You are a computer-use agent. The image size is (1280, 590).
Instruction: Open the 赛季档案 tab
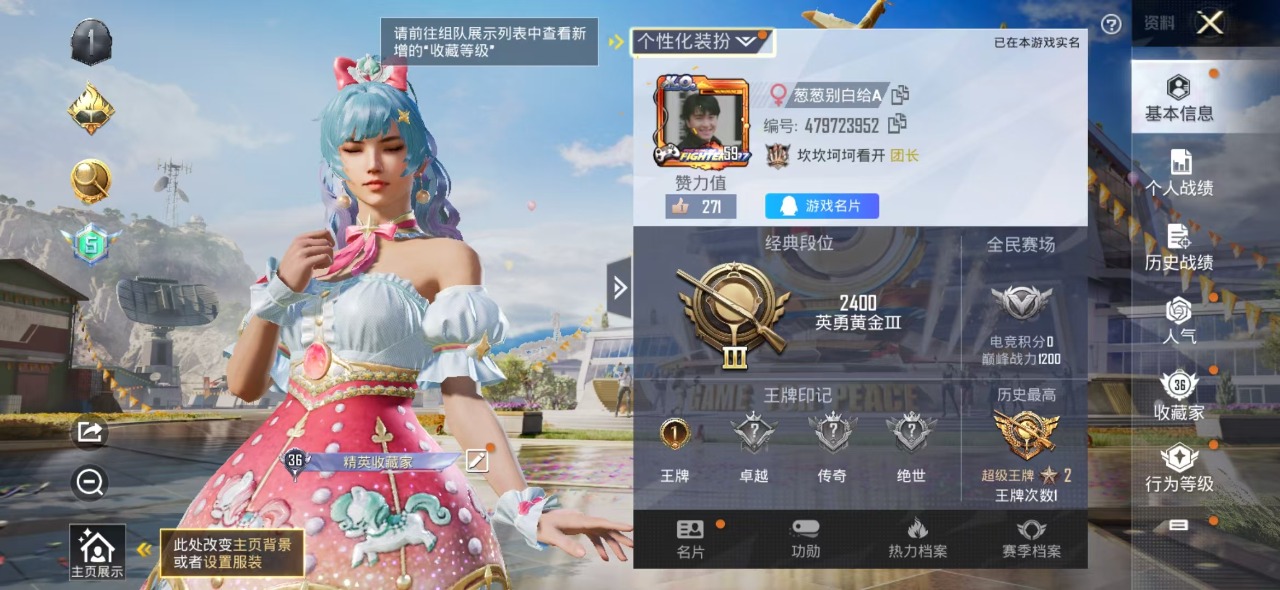[x=1031, y=539]
